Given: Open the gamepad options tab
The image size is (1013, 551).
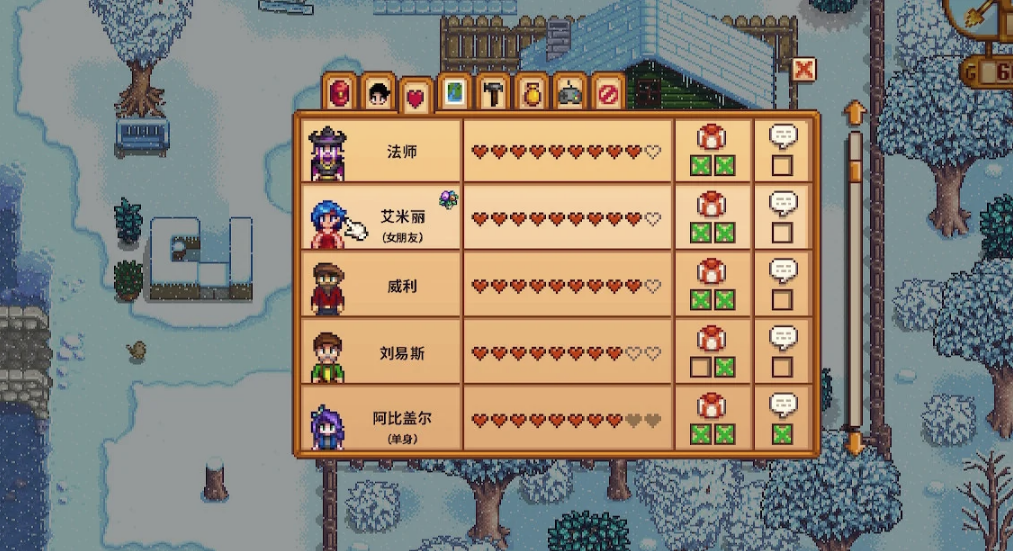Looking at the screenshot, I should pyautogui.click(x=569, y=93).
